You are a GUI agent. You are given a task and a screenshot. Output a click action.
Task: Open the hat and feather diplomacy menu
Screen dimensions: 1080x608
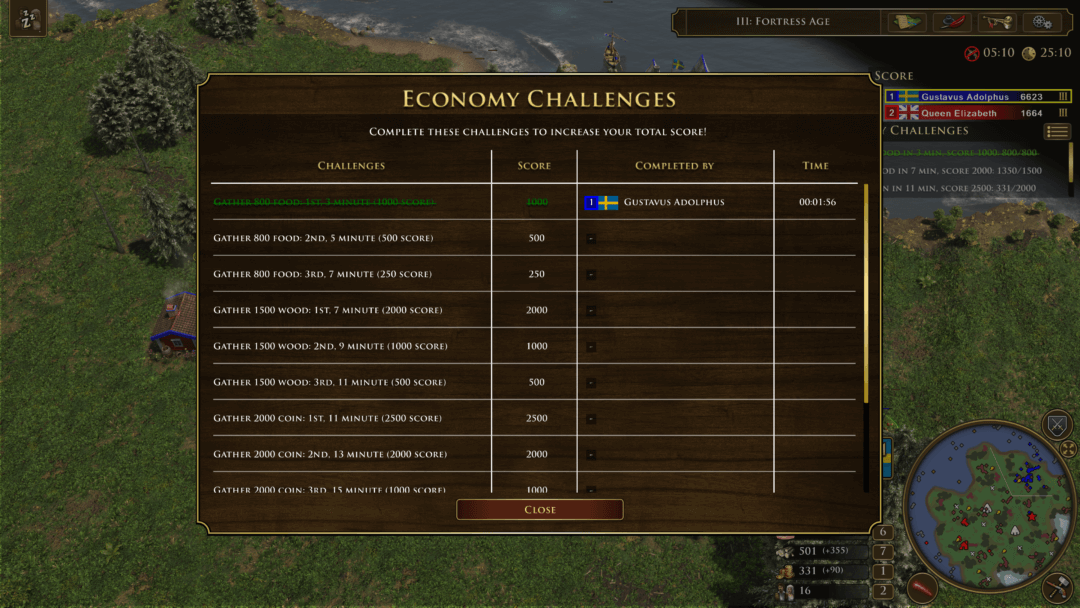click(951, 22)
